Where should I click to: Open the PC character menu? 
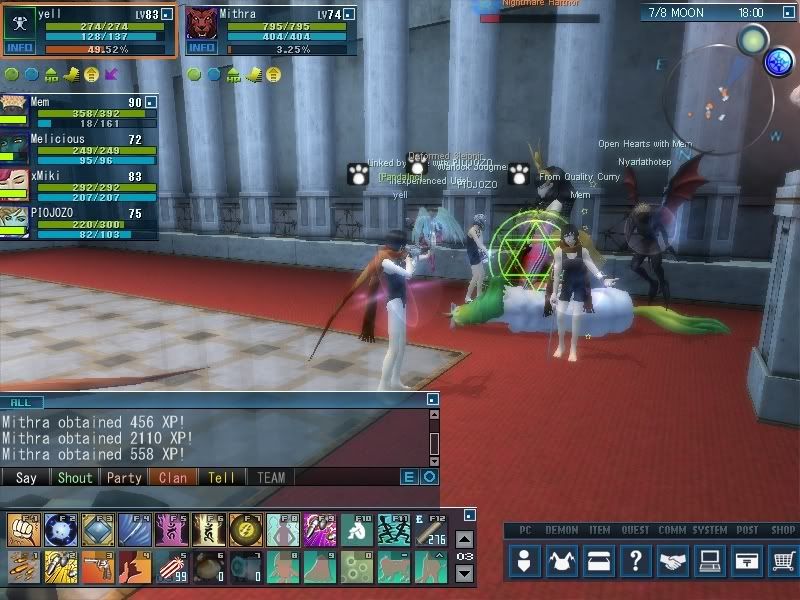click(525, 561)
